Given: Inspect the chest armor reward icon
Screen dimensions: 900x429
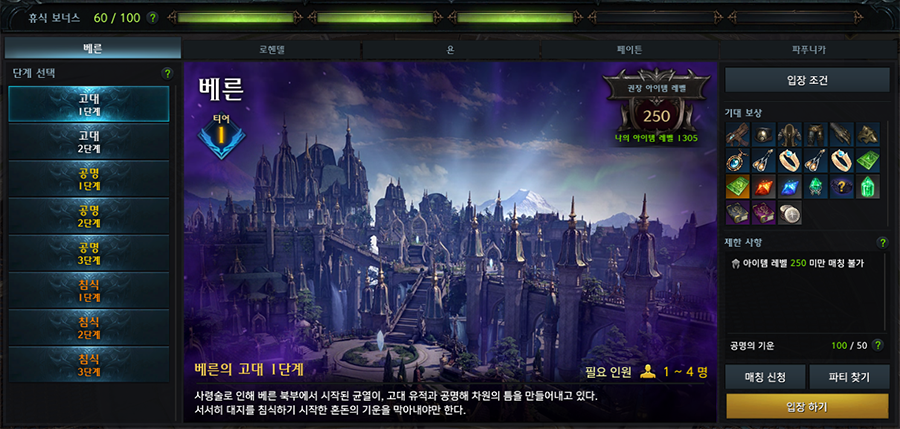Looking at the screenshot, I should click(x=790, y=134).
